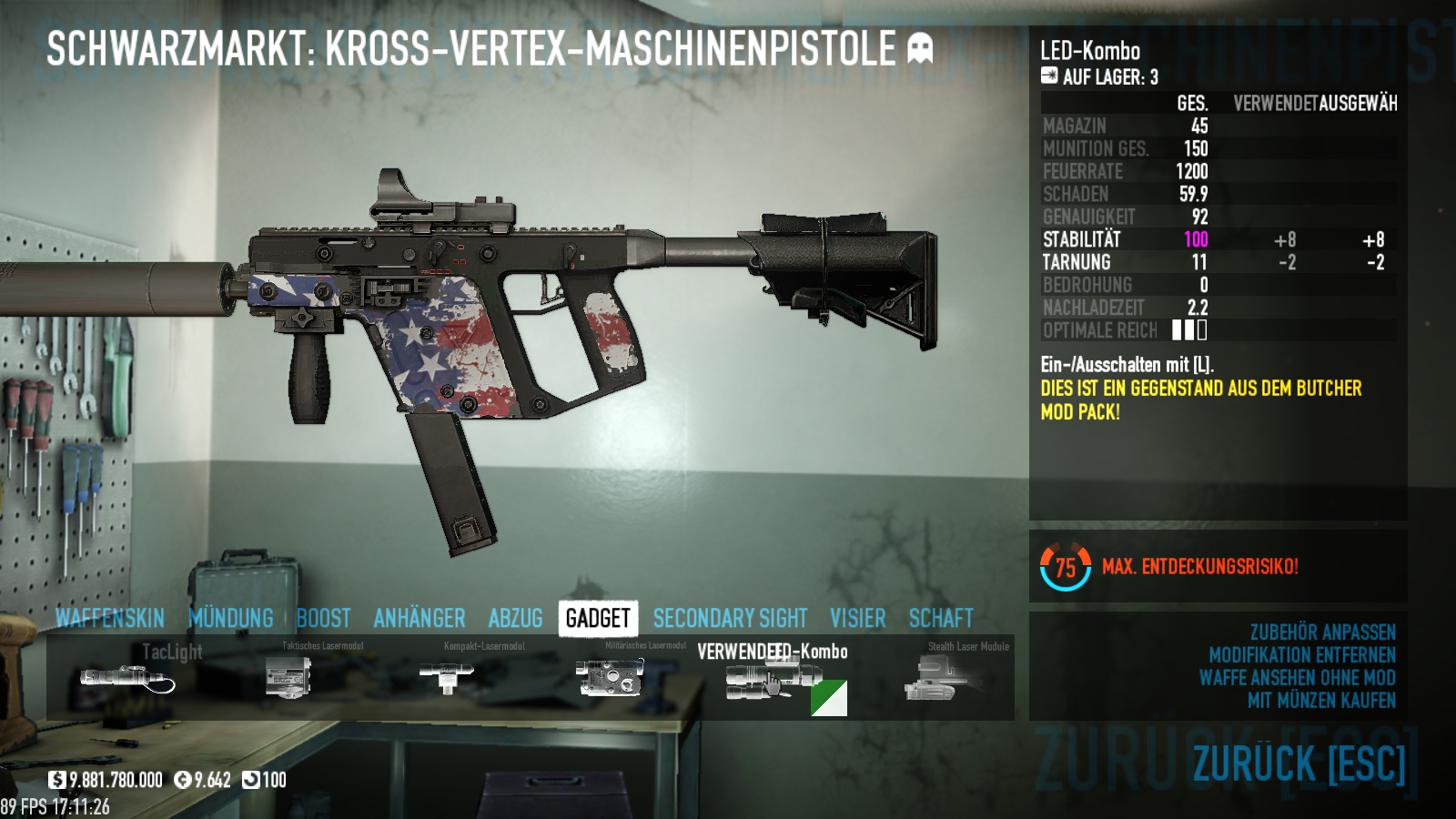Select Waffe ansehen ohne Mod

coord(1297,678)
